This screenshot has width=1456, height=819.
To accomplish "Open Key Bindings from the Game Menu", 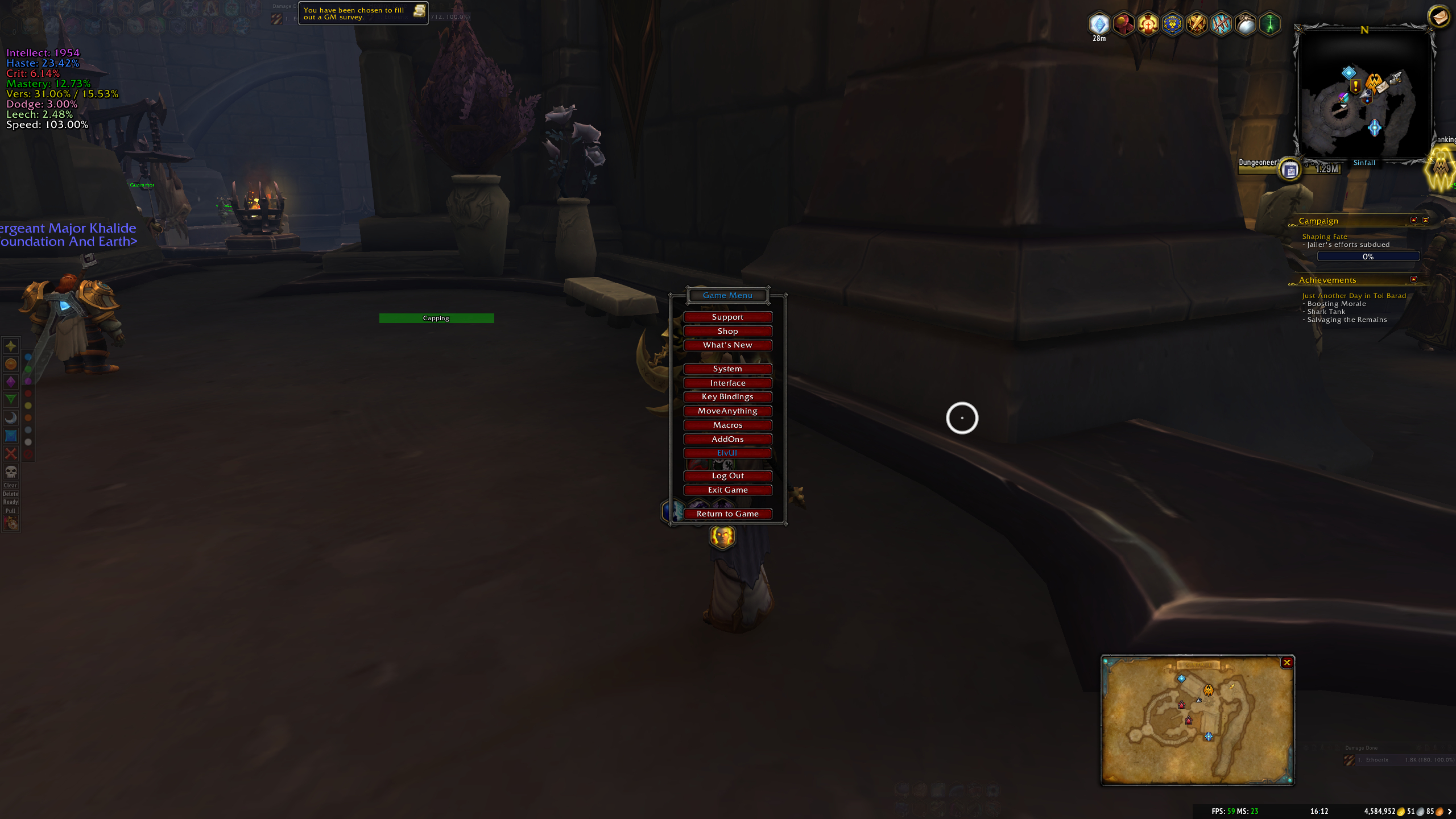I will pyautogui.click(x=728, y=396).
